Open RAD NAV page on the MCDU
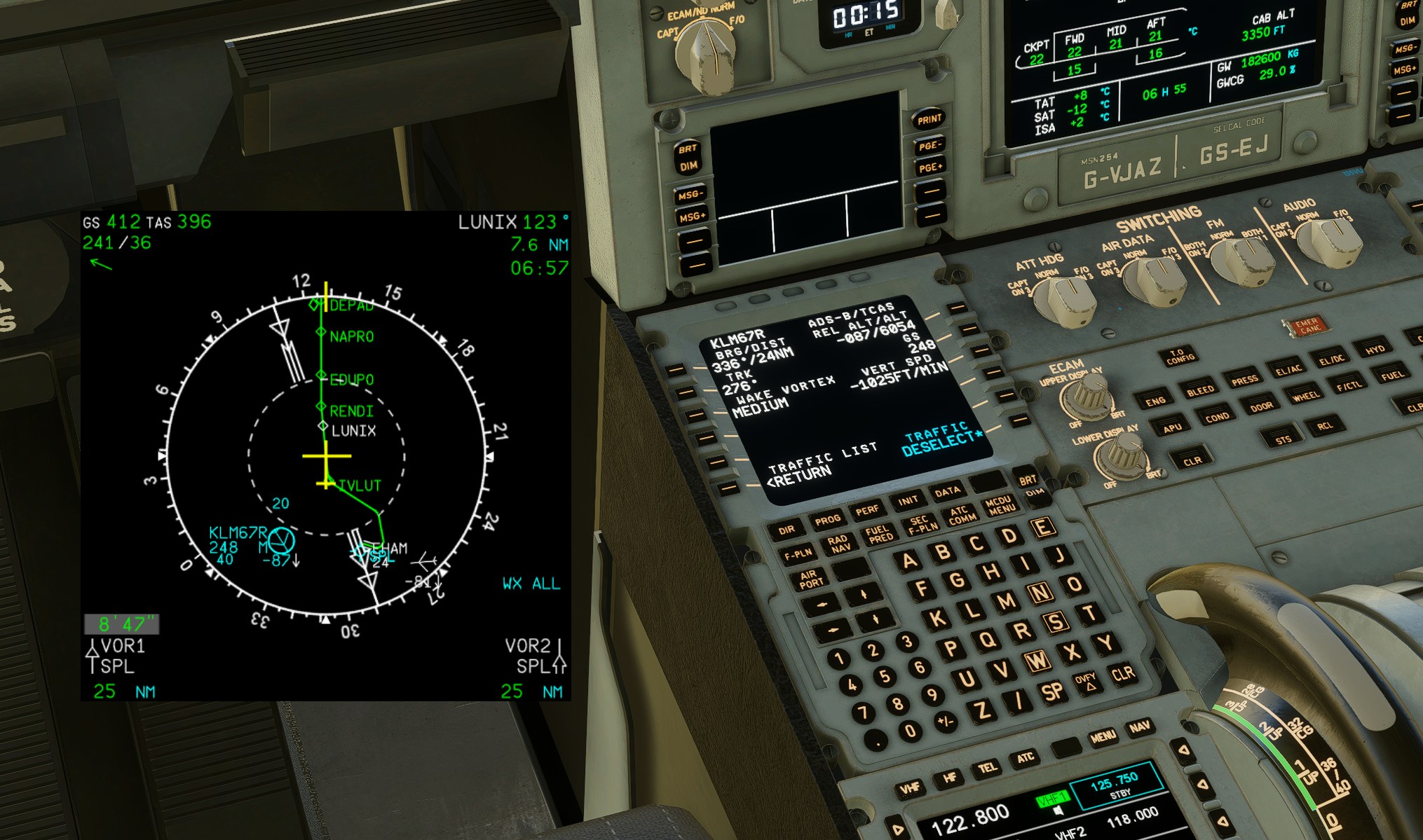The image size is (1423, 840). pyautogui.click(x=838, y=544)
